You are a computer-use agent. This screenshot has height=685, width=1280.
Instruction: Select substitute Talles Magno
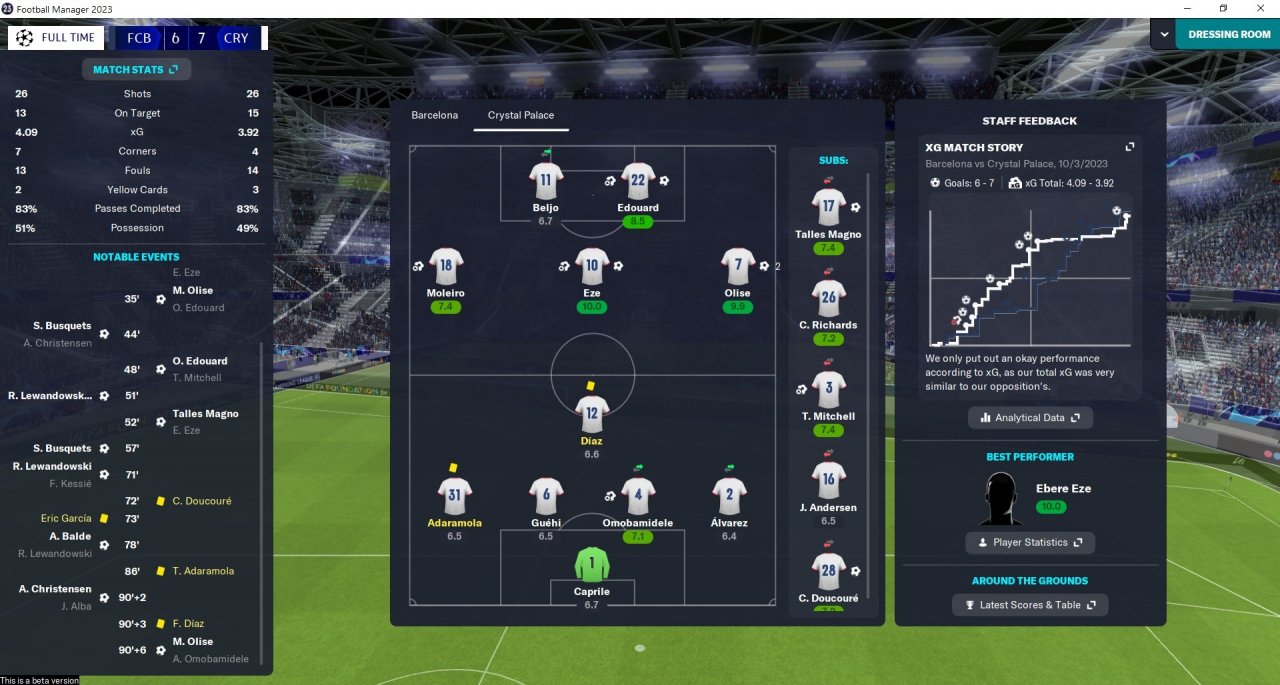point(828,208)
